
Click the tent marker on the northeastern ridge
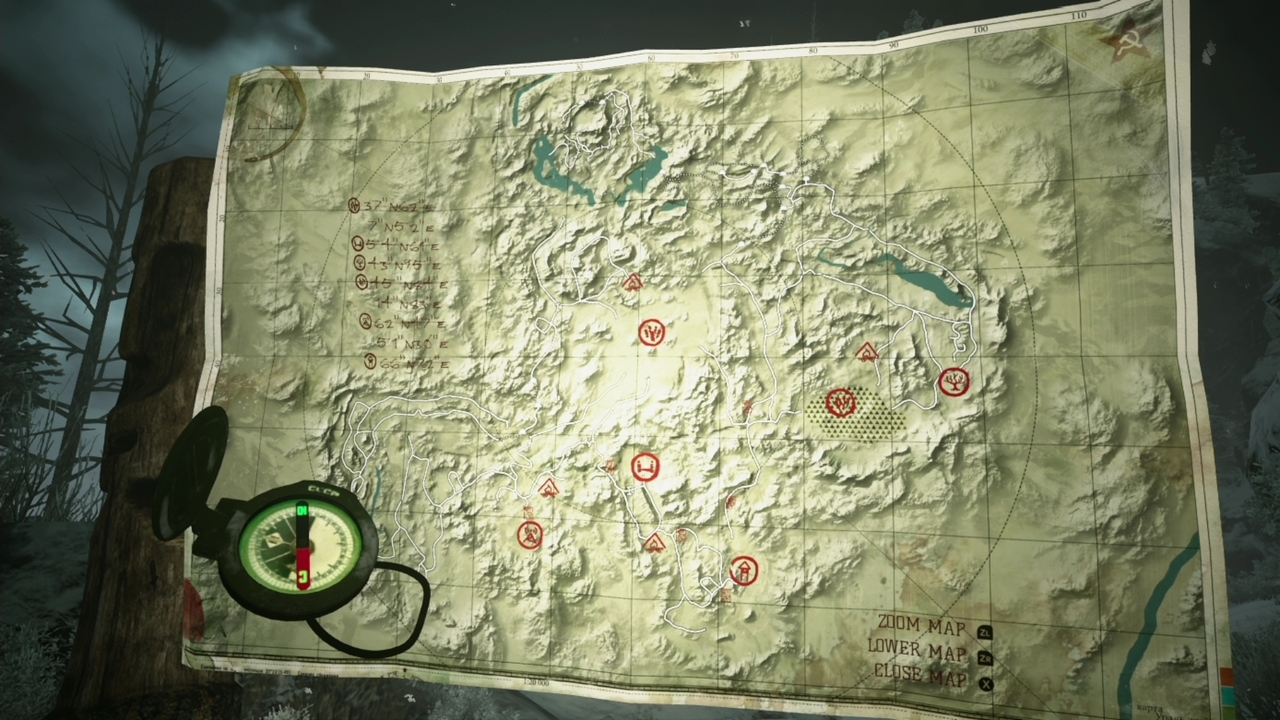point(866,352)
